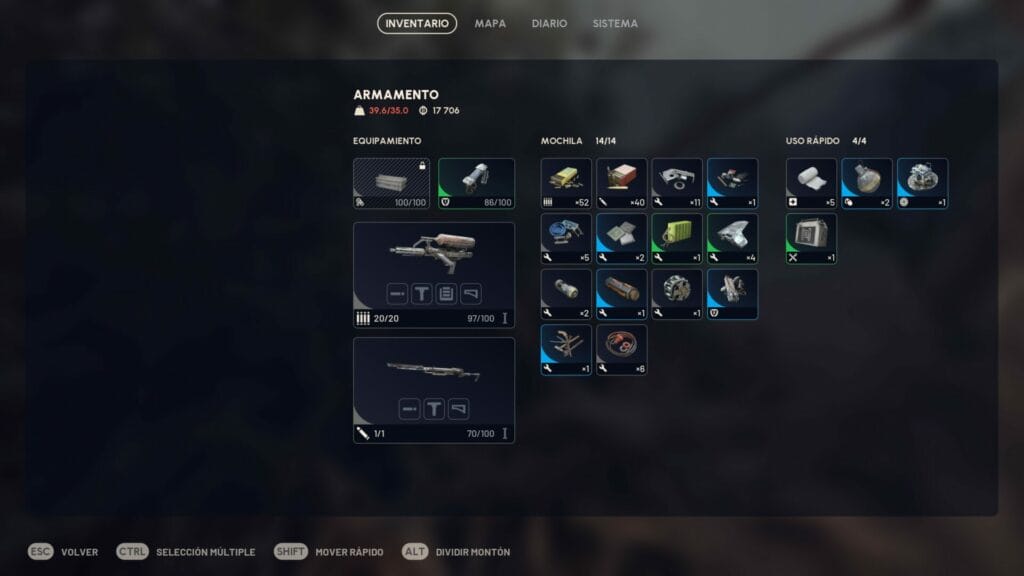This screenshot has width=1024, height=576.
Task: Select the bandage roll quick-use slot
Action: tap(811, 183)
